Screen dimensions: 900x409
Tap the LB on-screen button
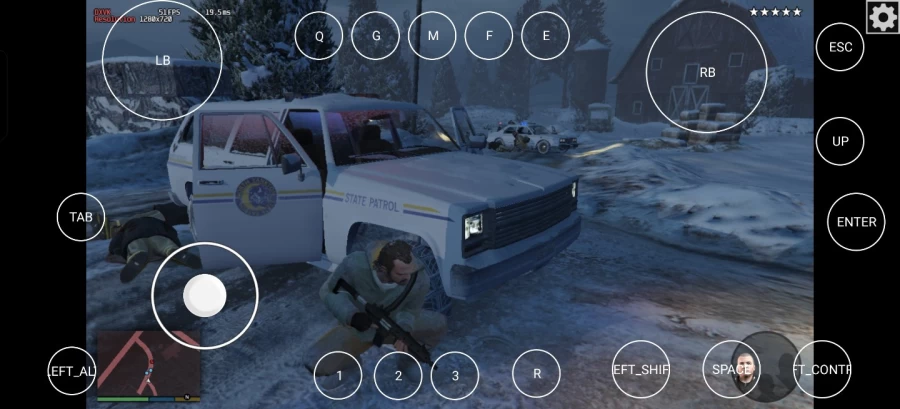coord(163,60)
